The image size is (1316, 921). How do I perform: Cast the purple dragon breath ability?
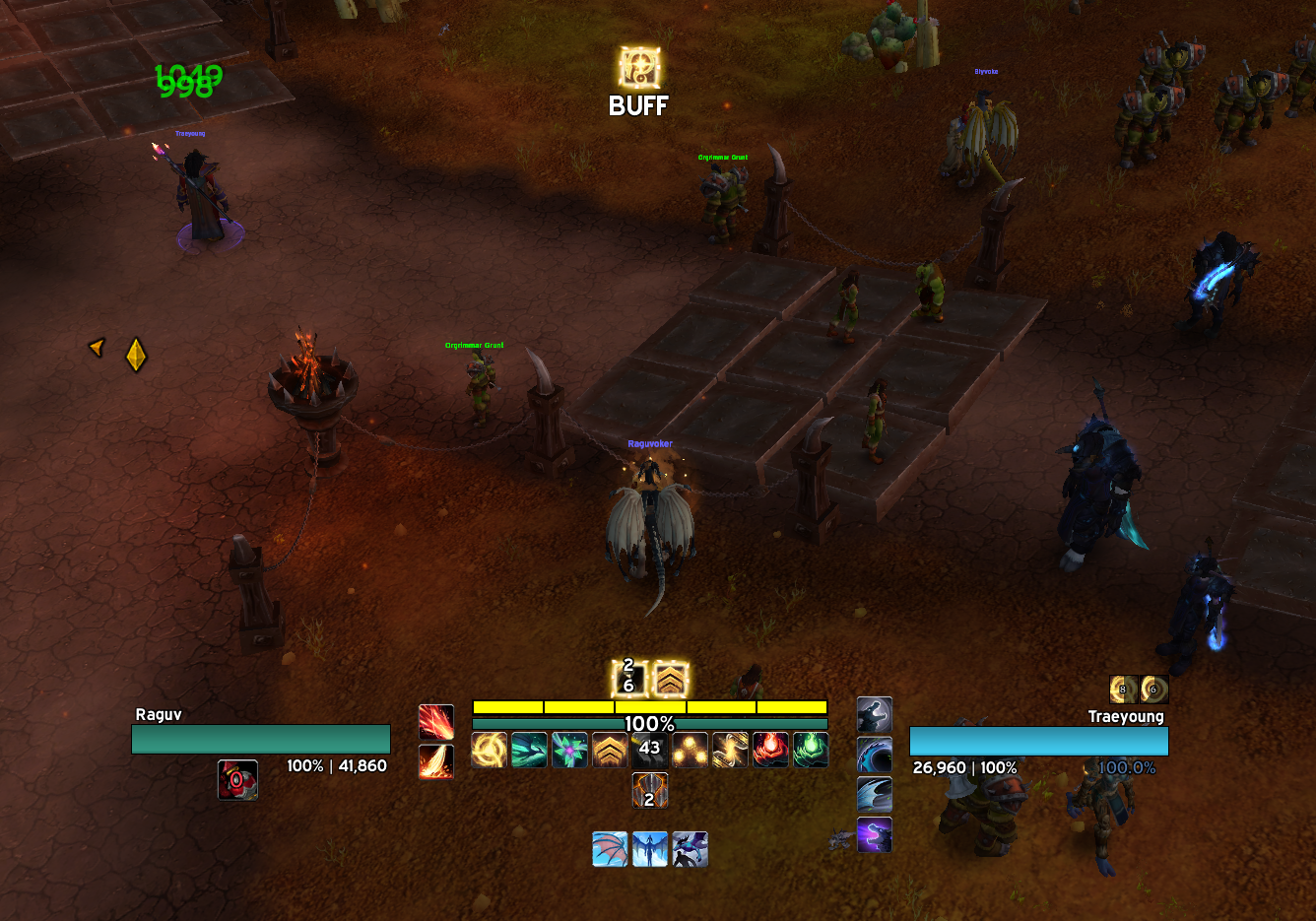point(875,835)
